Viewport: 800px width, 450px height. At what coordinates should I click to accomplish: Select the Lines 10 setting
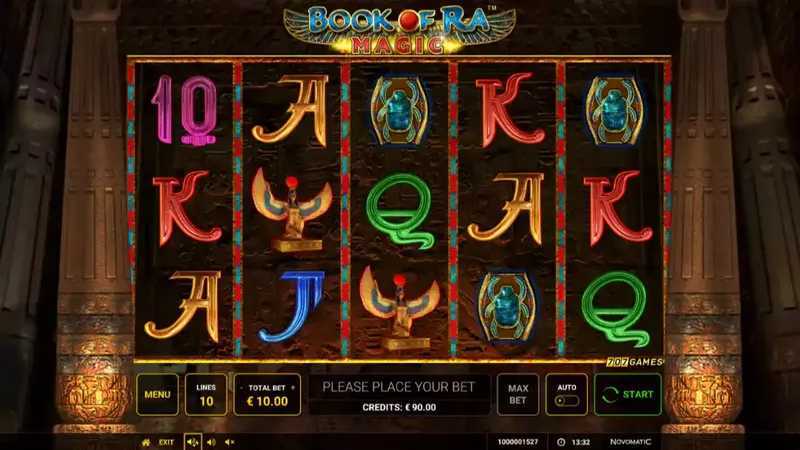206,394
